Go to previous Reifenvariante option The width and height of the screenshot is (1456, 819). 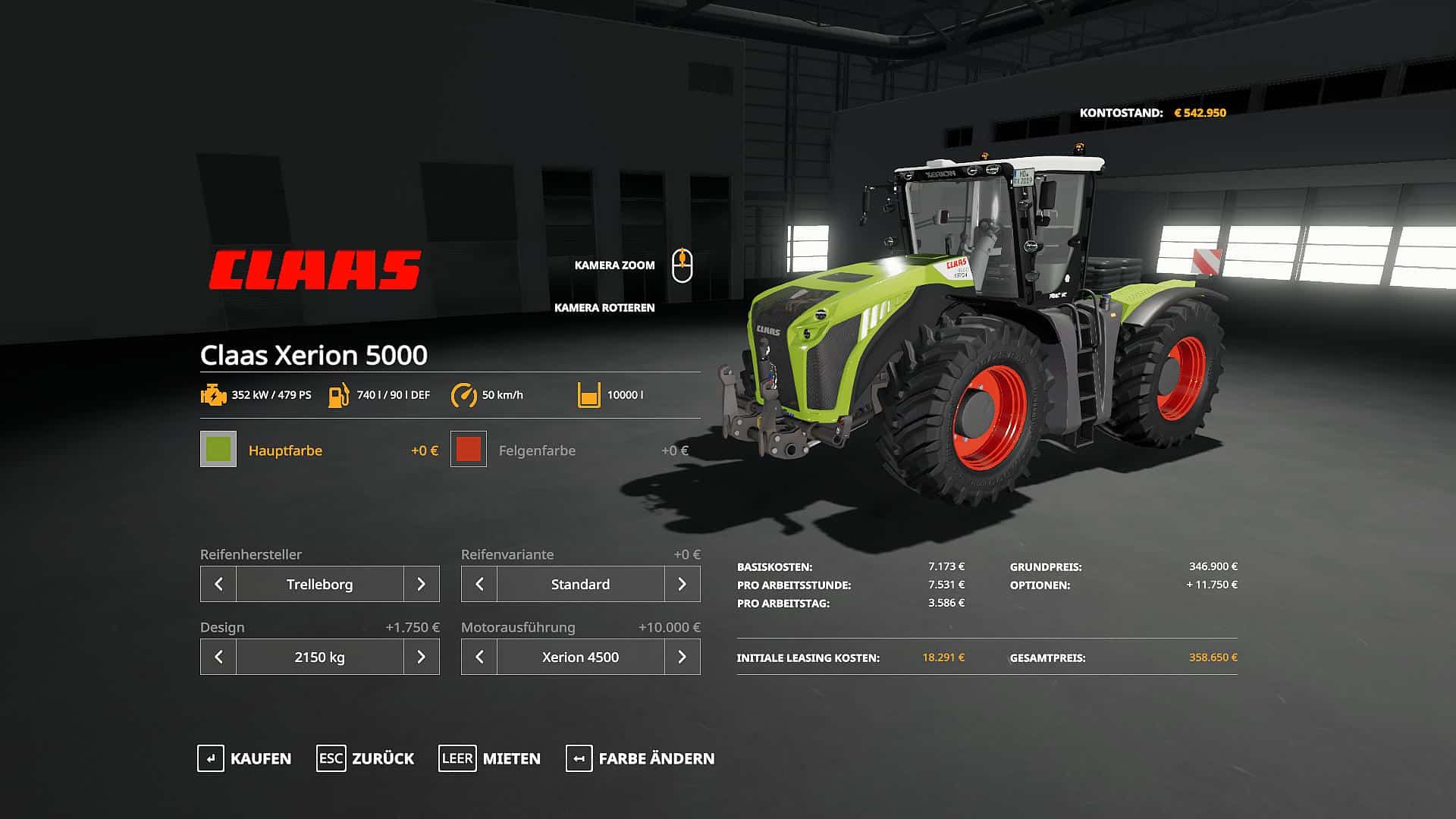point(479,584)
